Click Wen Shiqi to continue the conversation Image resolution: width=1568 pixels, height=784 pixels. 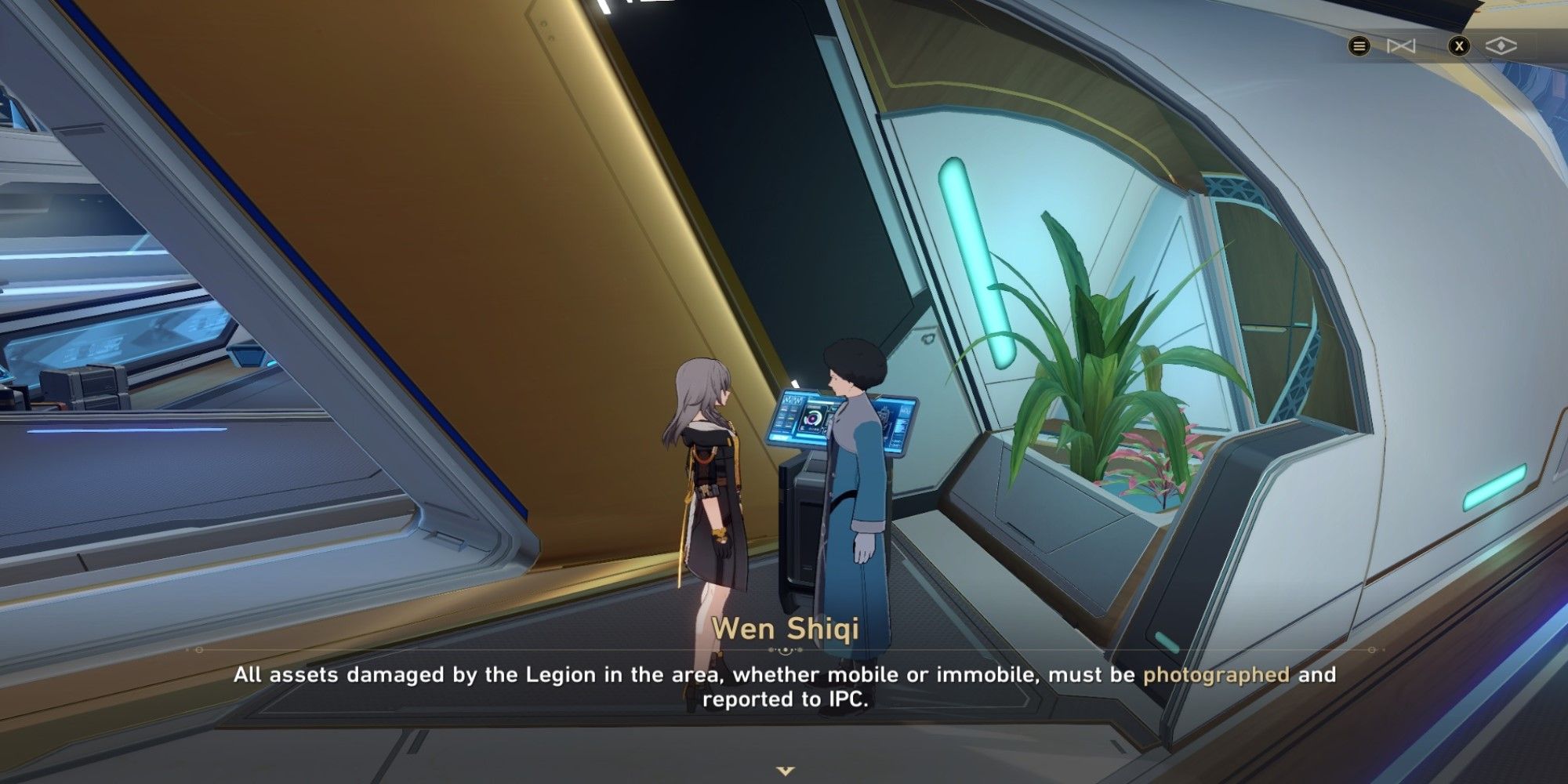click(x=851, y=470)
